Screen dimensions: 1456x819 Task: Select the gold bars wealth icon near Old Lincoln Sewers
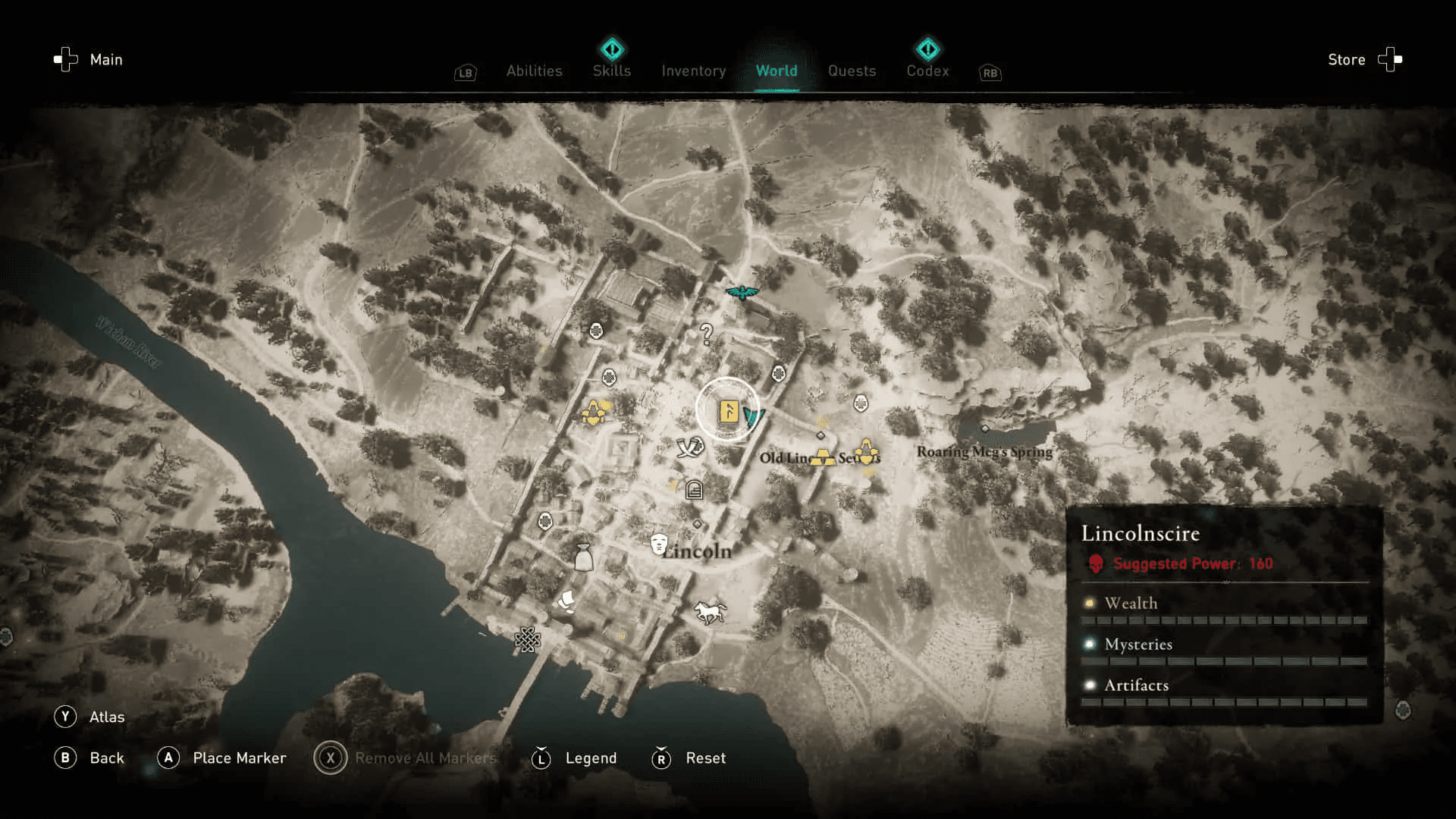tap(824, 458)
